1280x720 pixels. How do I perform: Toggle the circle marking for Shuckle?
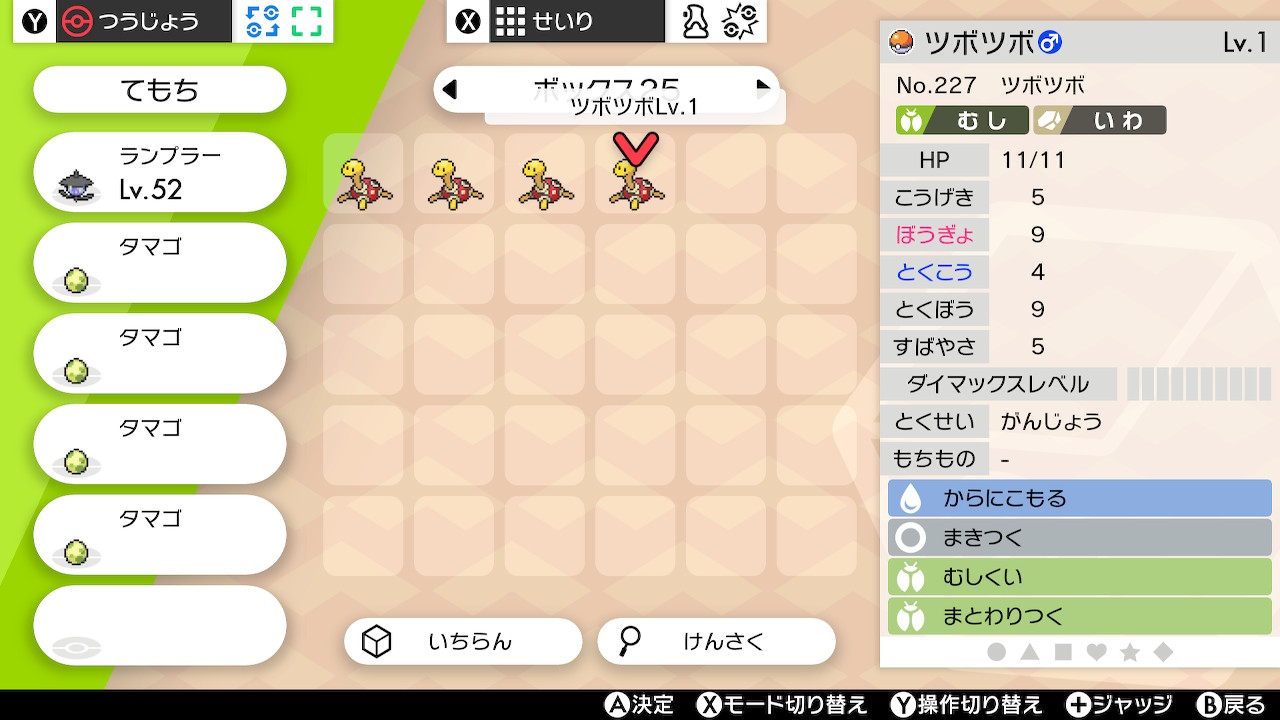tap(995, 651)
